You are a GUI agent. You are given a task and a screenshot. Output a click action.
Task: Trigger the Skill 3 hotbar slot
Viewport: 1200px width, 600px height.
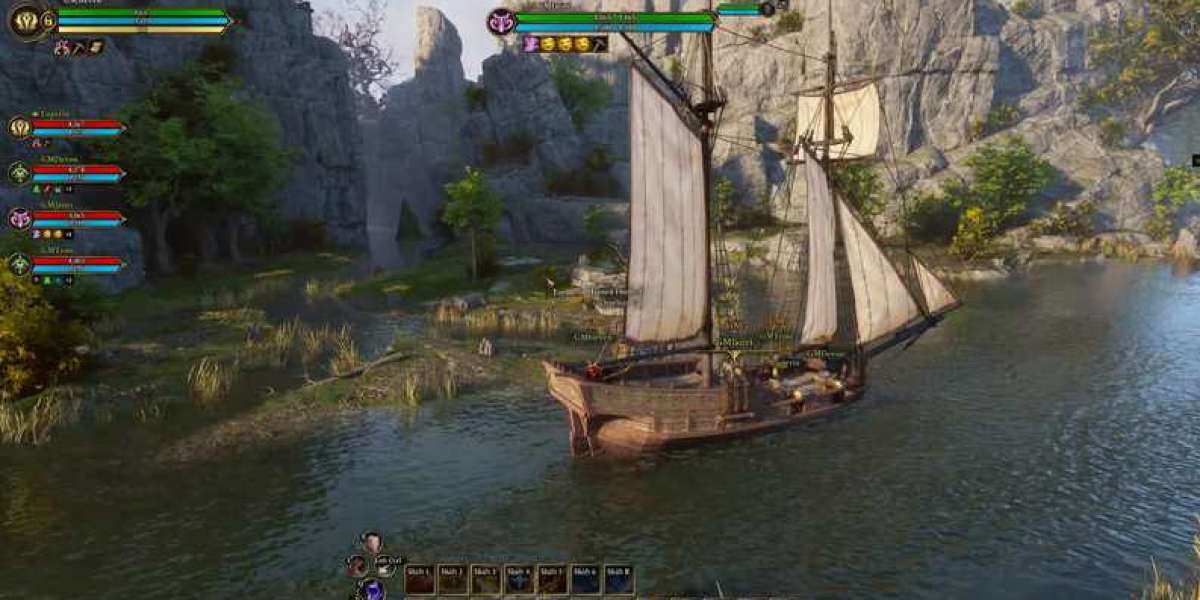point(486,579)
